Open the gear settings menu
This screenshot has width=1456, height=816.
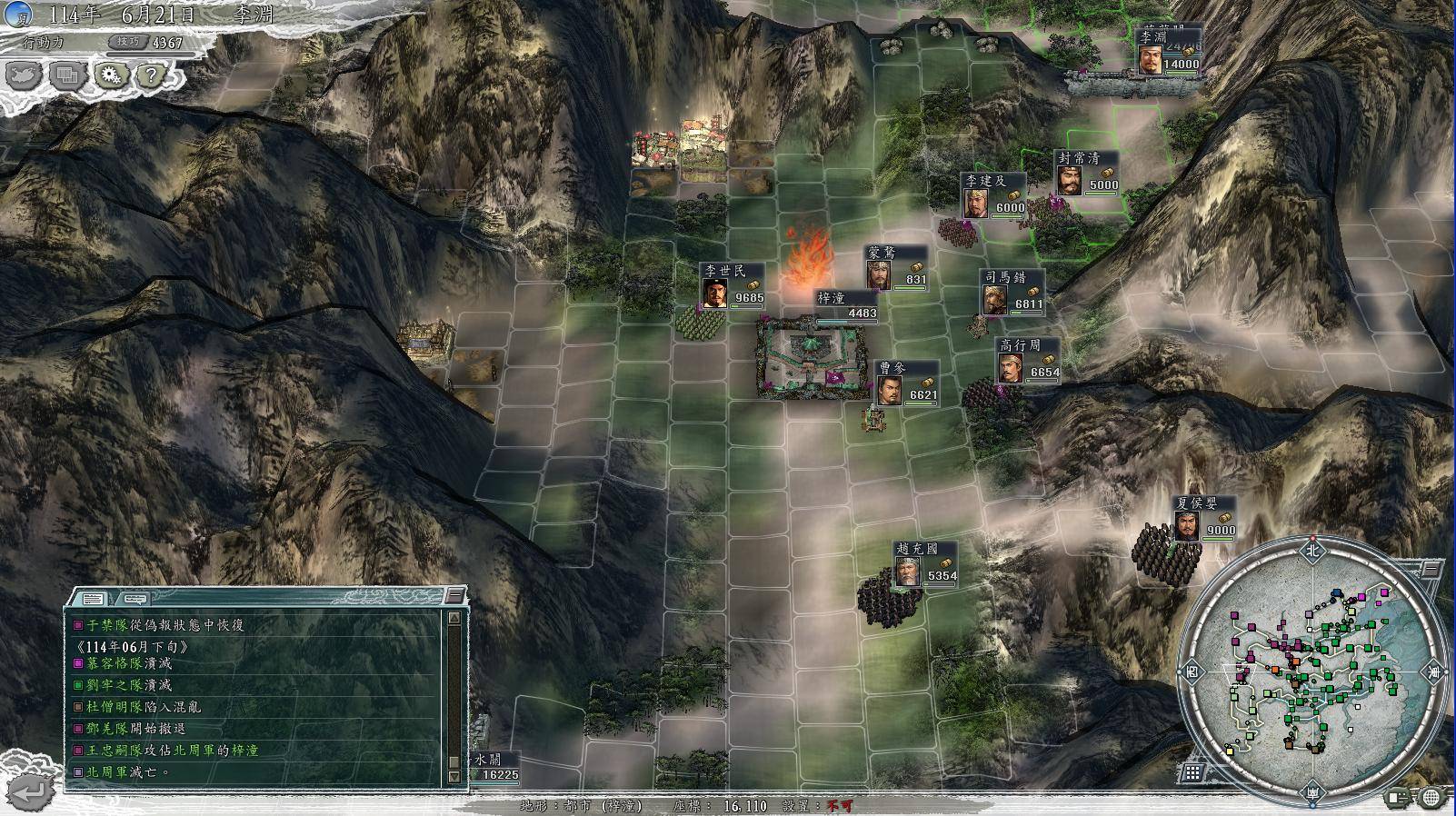tap(111, 75)
